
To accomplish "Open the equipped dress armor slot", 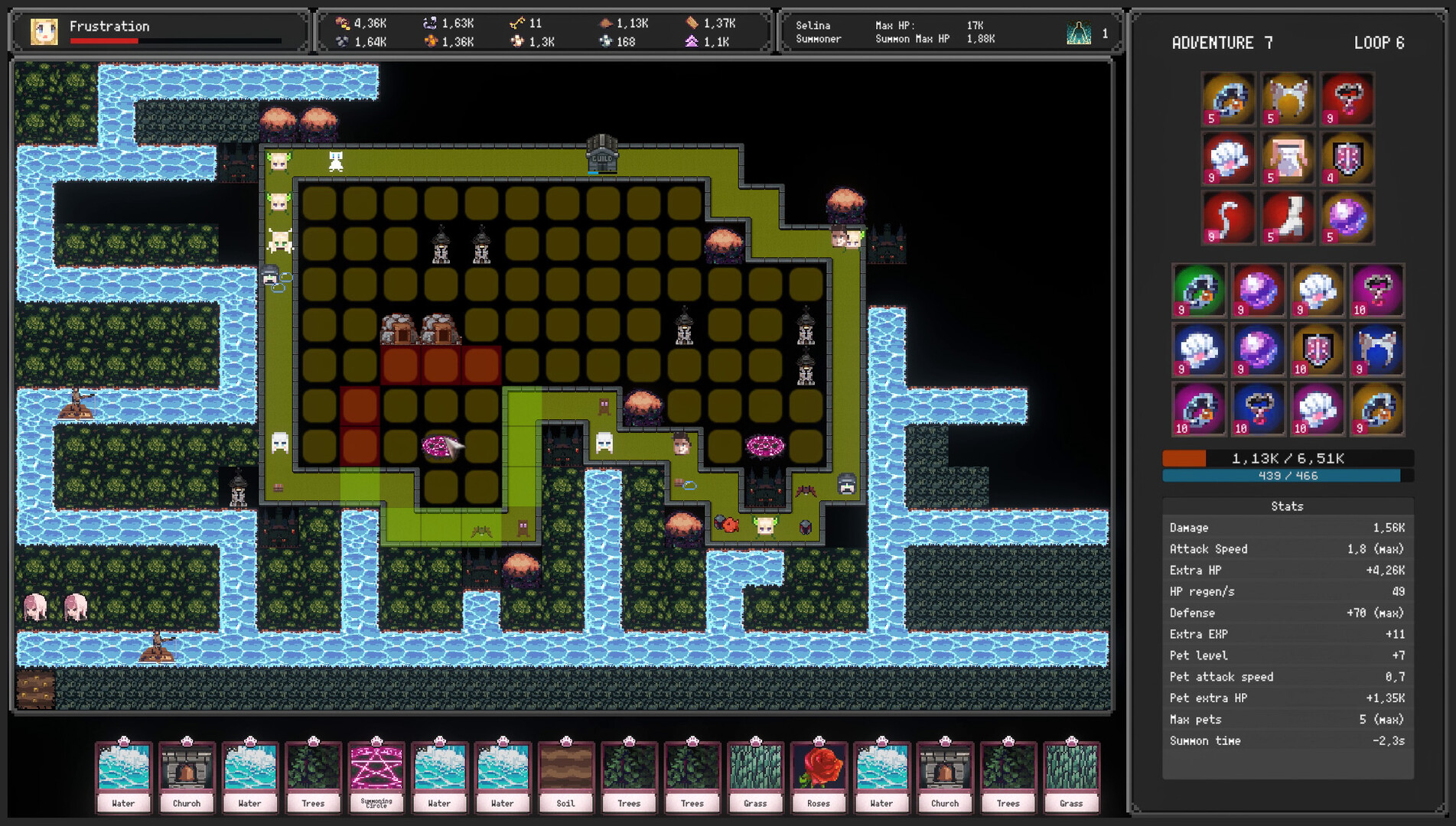I will (x=1288, y=159).
